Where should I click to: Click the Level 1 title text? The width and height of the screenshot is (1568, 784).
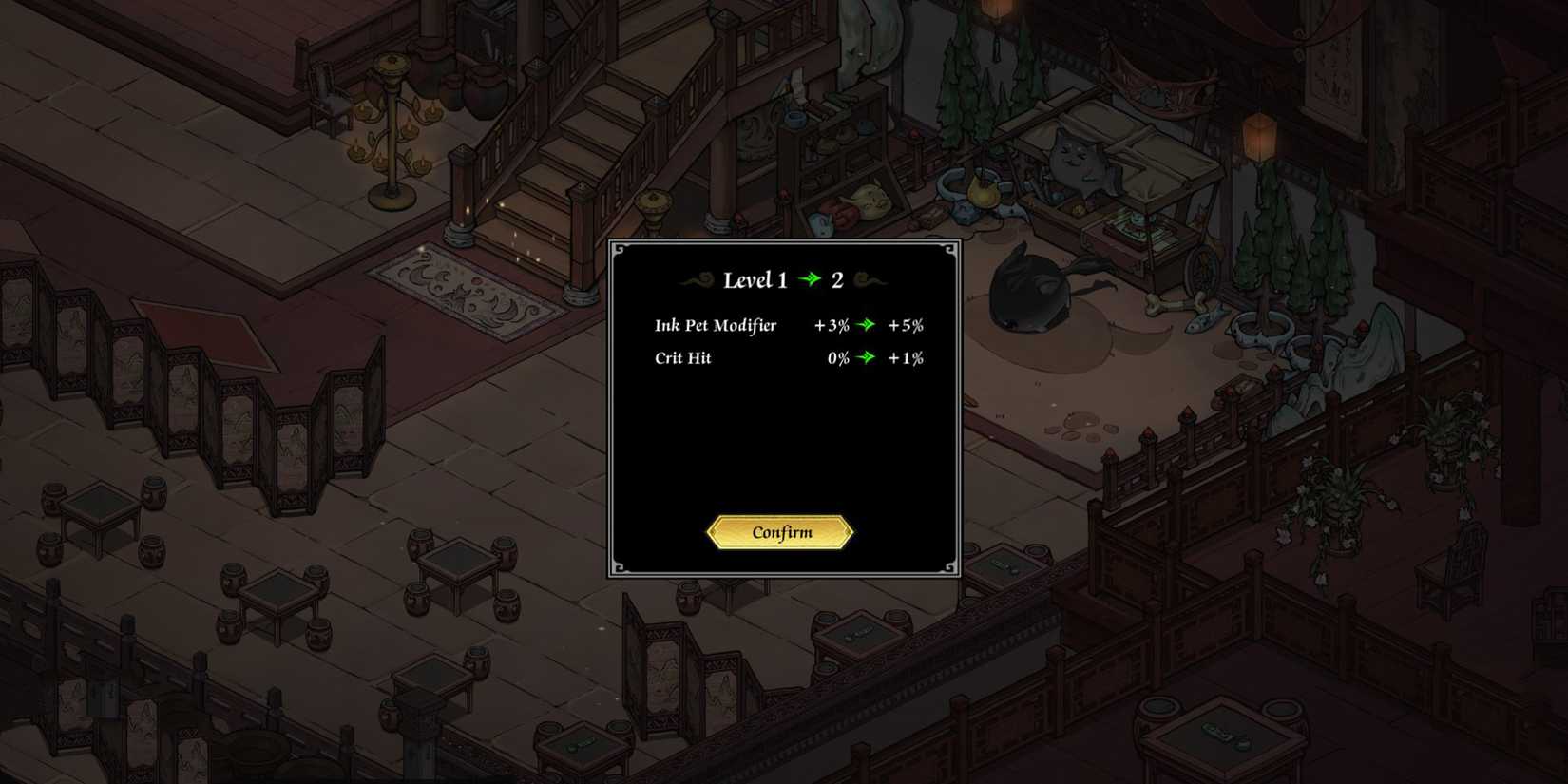coord(757,279)
